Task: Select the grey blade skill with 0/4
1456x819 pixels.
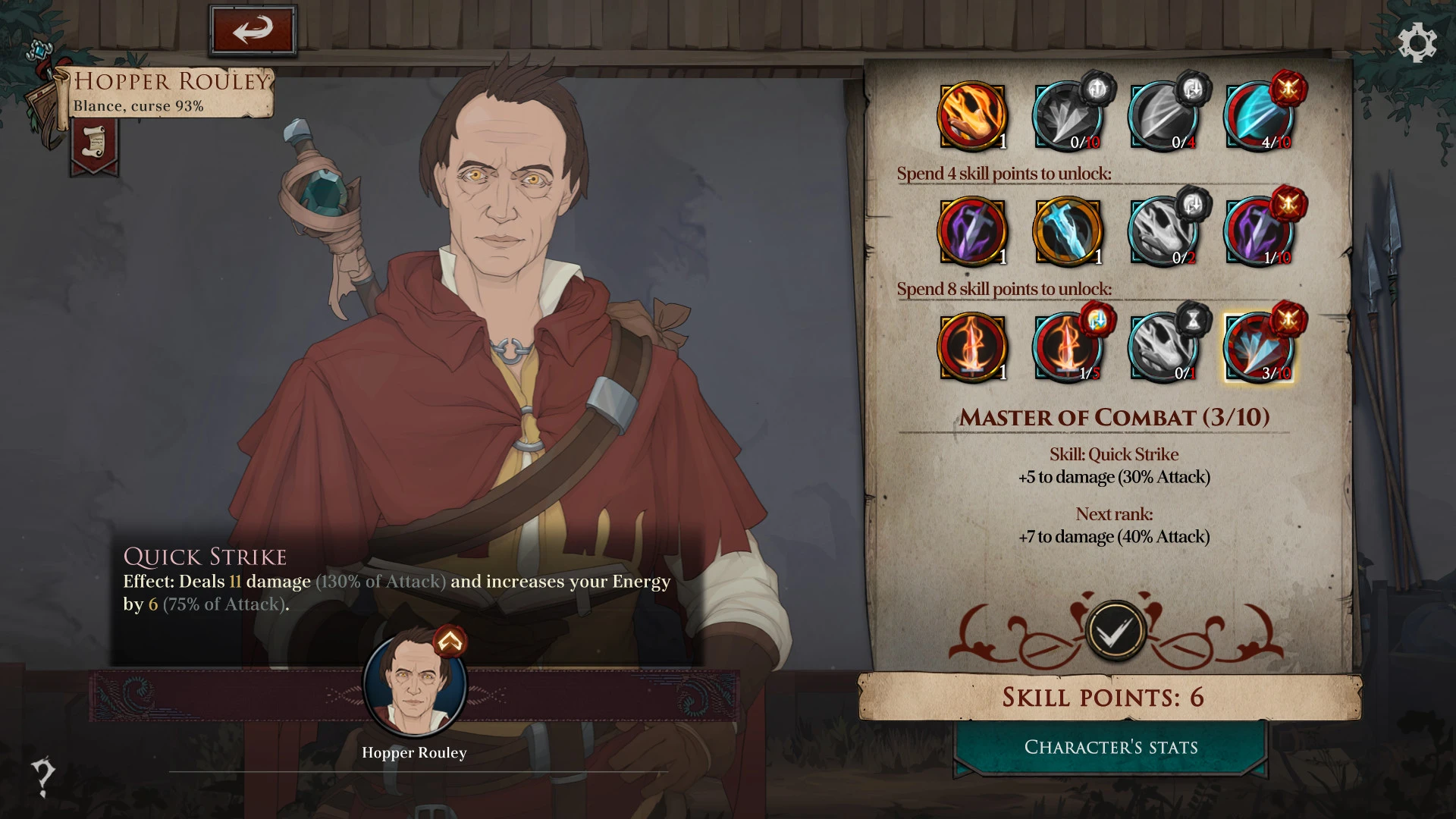Action: (x=1163, y=117)
